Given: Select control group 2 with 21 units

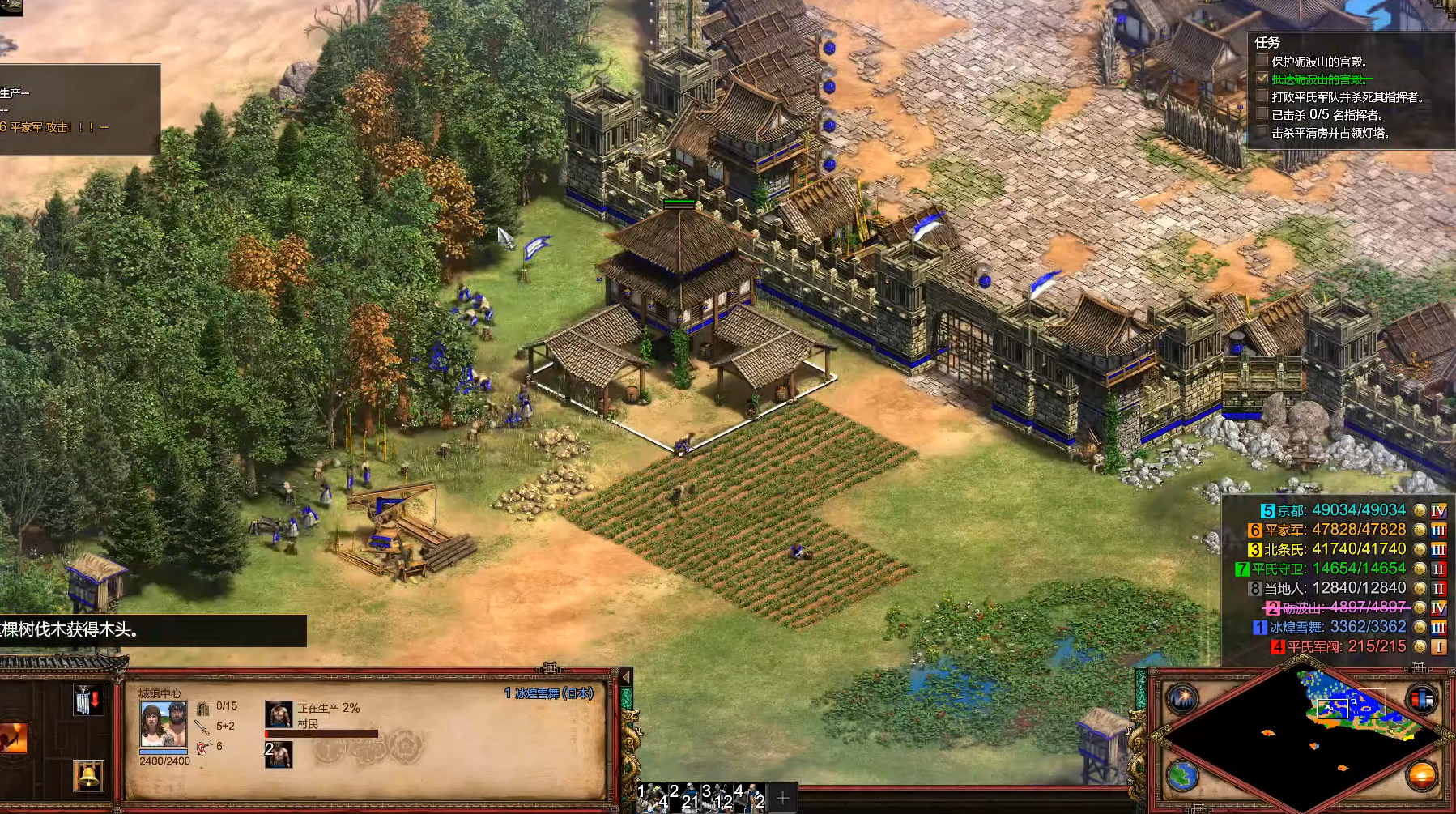Looking at the screenshot, I should (x=685, y=795).
